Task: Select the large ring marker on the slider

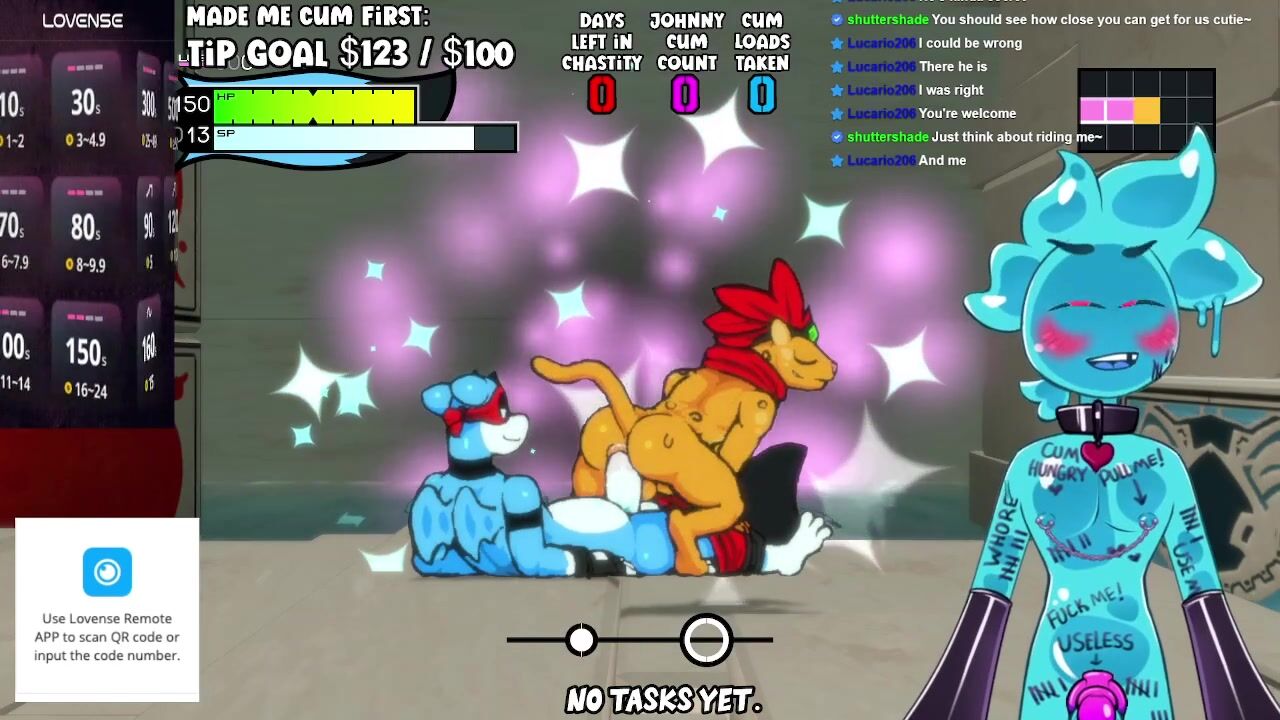Action: coord(707,640)
